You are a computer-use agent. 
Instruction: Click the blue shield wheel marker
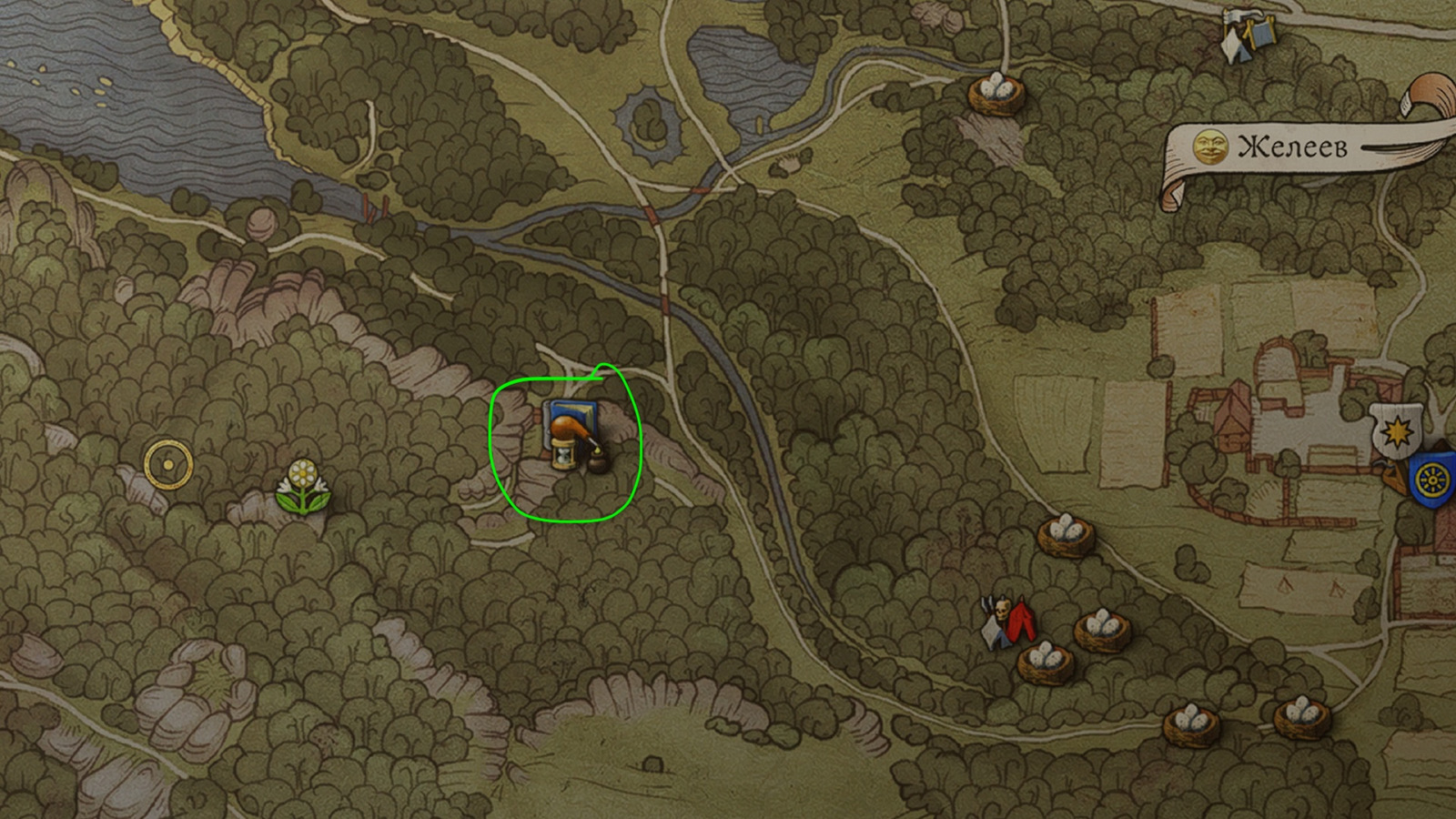click(x=1432, y=477)
